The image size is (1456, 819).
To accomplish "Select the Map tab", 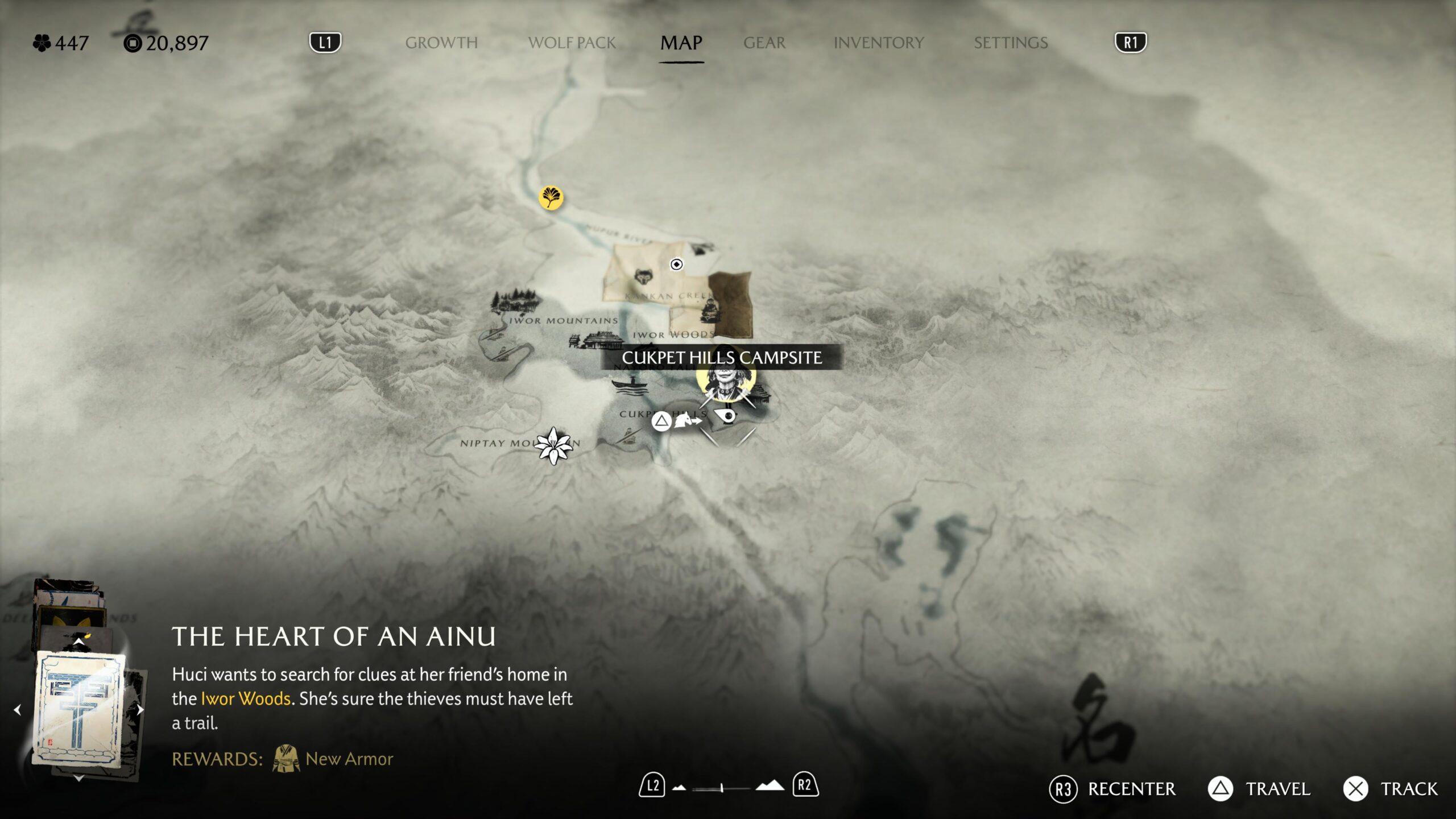I will (x=681, y=43).
